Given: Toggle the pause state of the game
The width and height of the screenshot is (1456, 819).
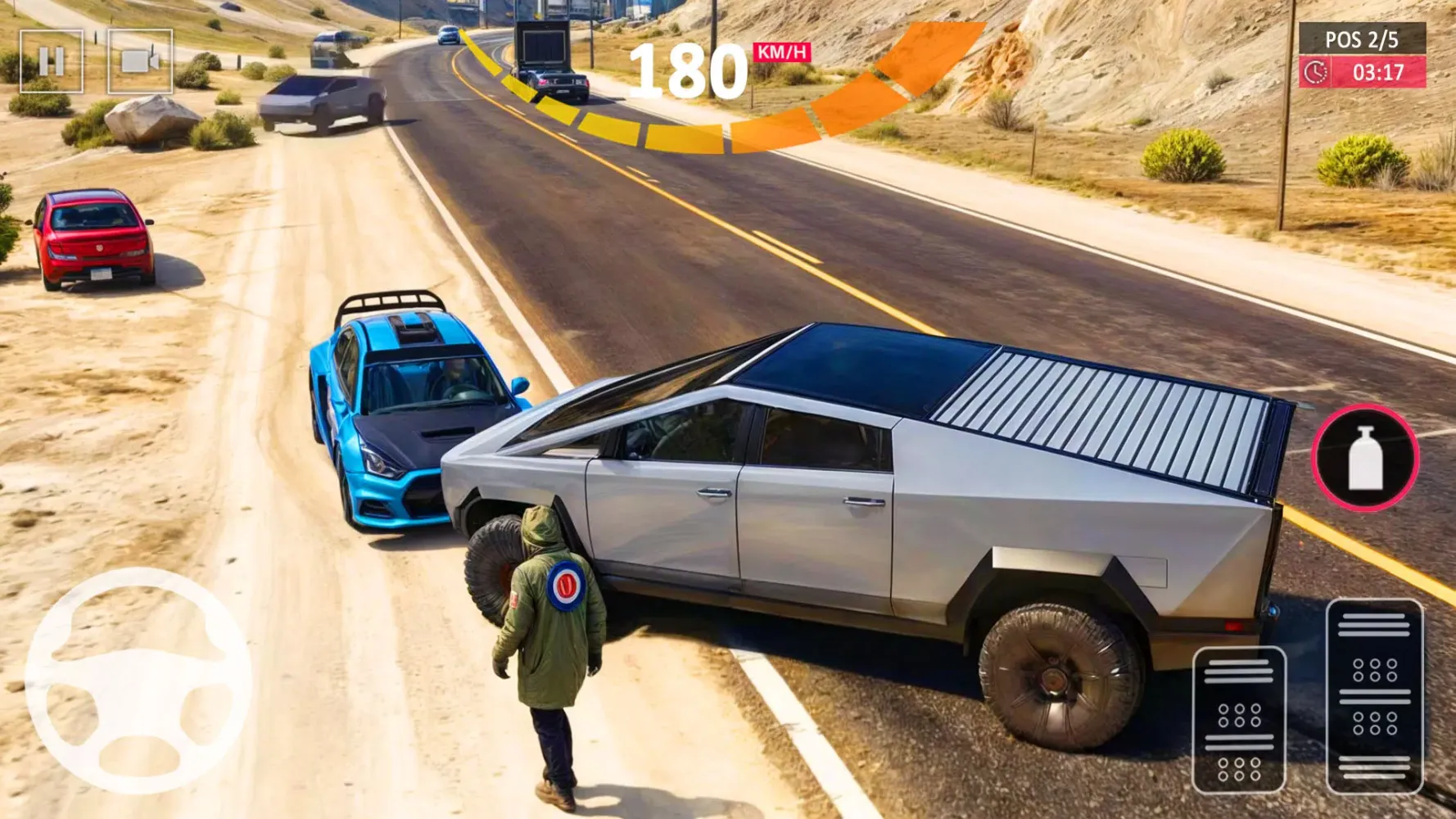Looking at the screenshot, I should (53, 59).
